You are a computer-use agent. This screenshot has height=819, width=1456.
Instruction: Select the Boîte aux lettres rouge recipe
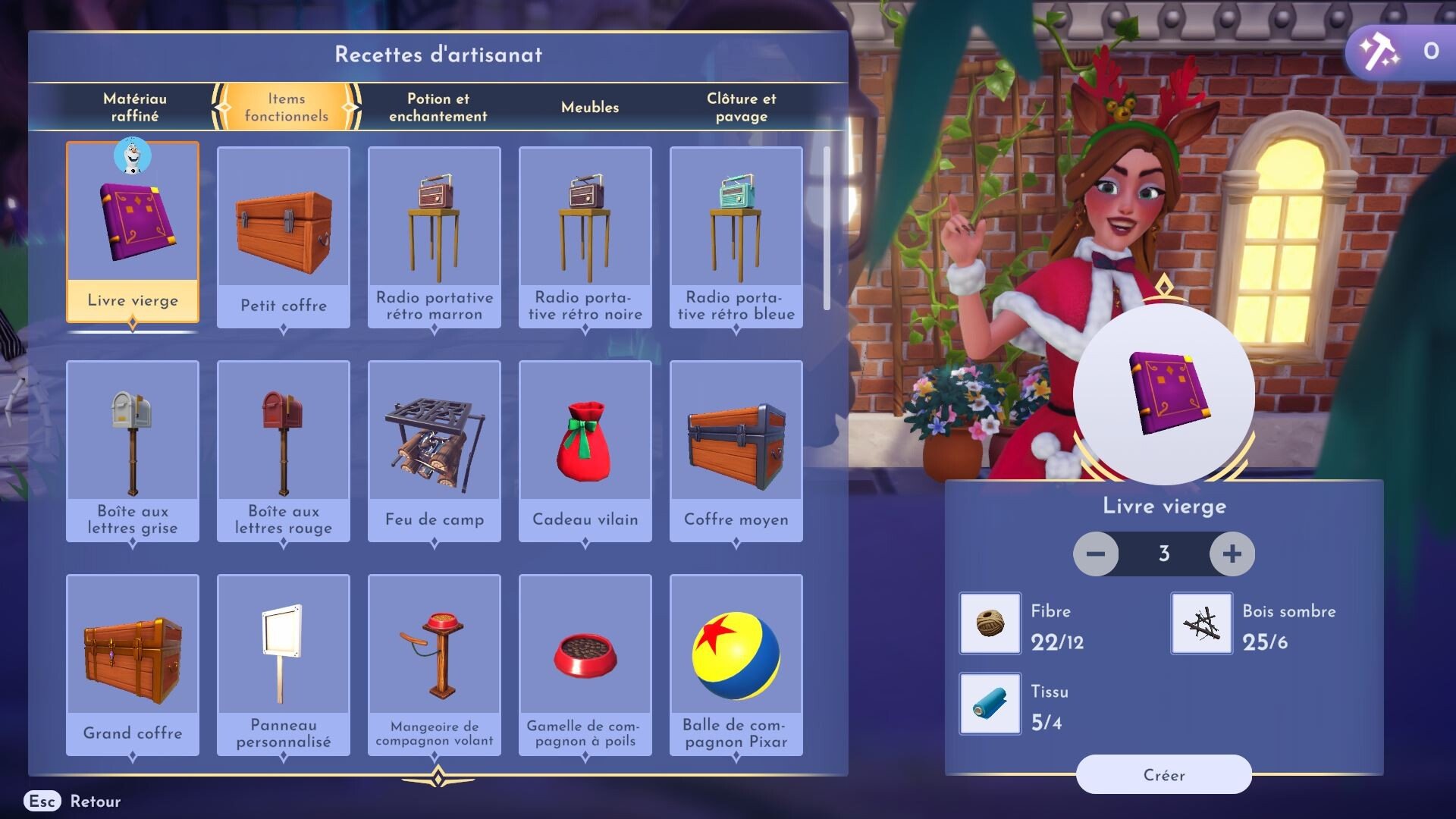click(x=284, y=450)
